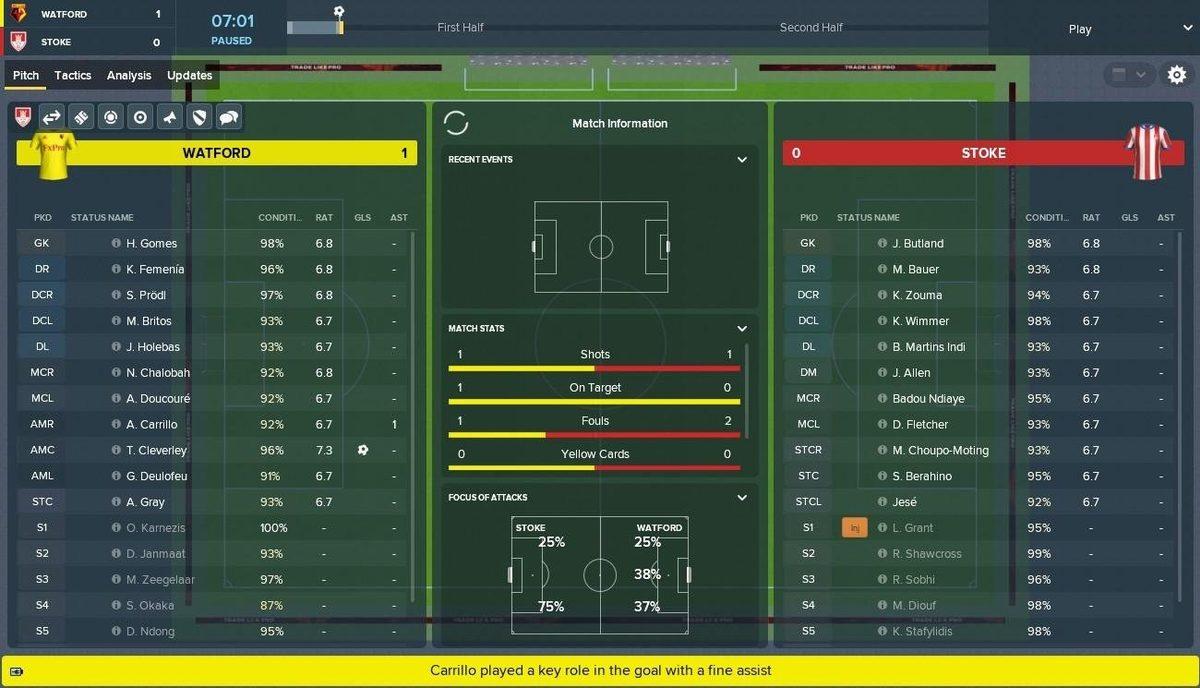Choose A. Carrillo from the Watford list
The height and width of the screenshot is (688, 1200).
pos(152,424)
